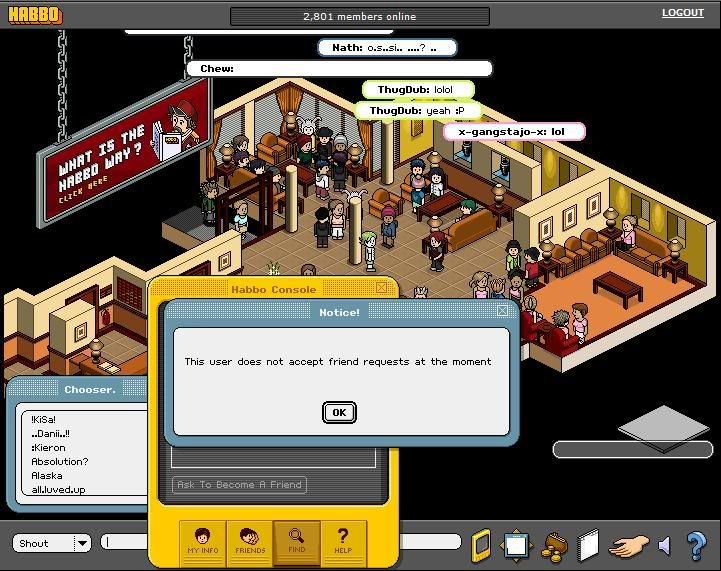Select the Find console tab
The height and width of the screenshot is (571, 721).
click(x=297, y=541)
